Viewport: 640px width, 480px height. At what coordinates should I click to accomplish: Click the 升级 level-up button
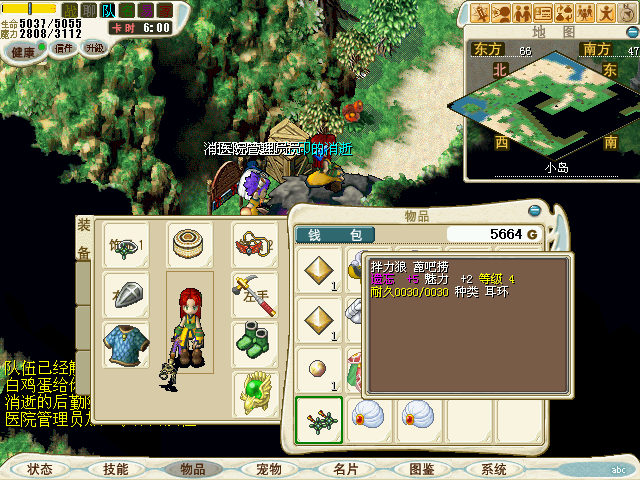pos(95,47)
